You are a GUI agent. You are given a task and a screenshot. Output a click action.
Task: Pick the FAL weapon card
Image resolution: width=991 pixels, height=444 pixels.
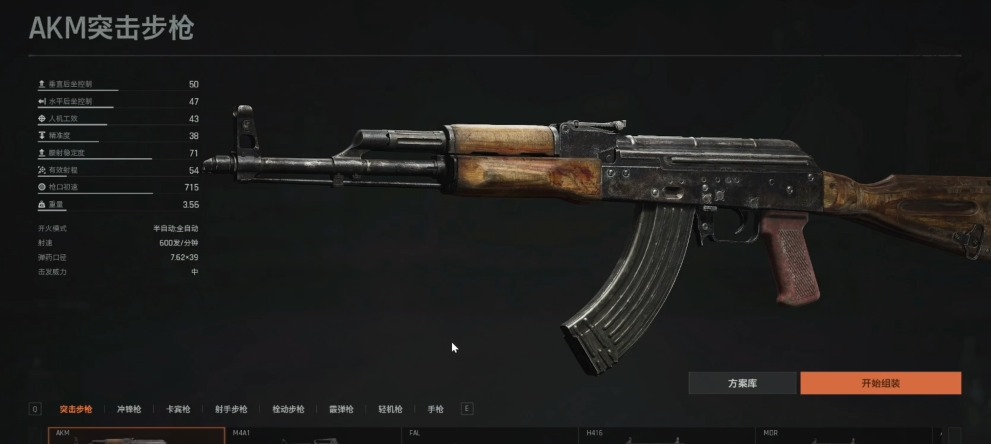click(490, 437)
